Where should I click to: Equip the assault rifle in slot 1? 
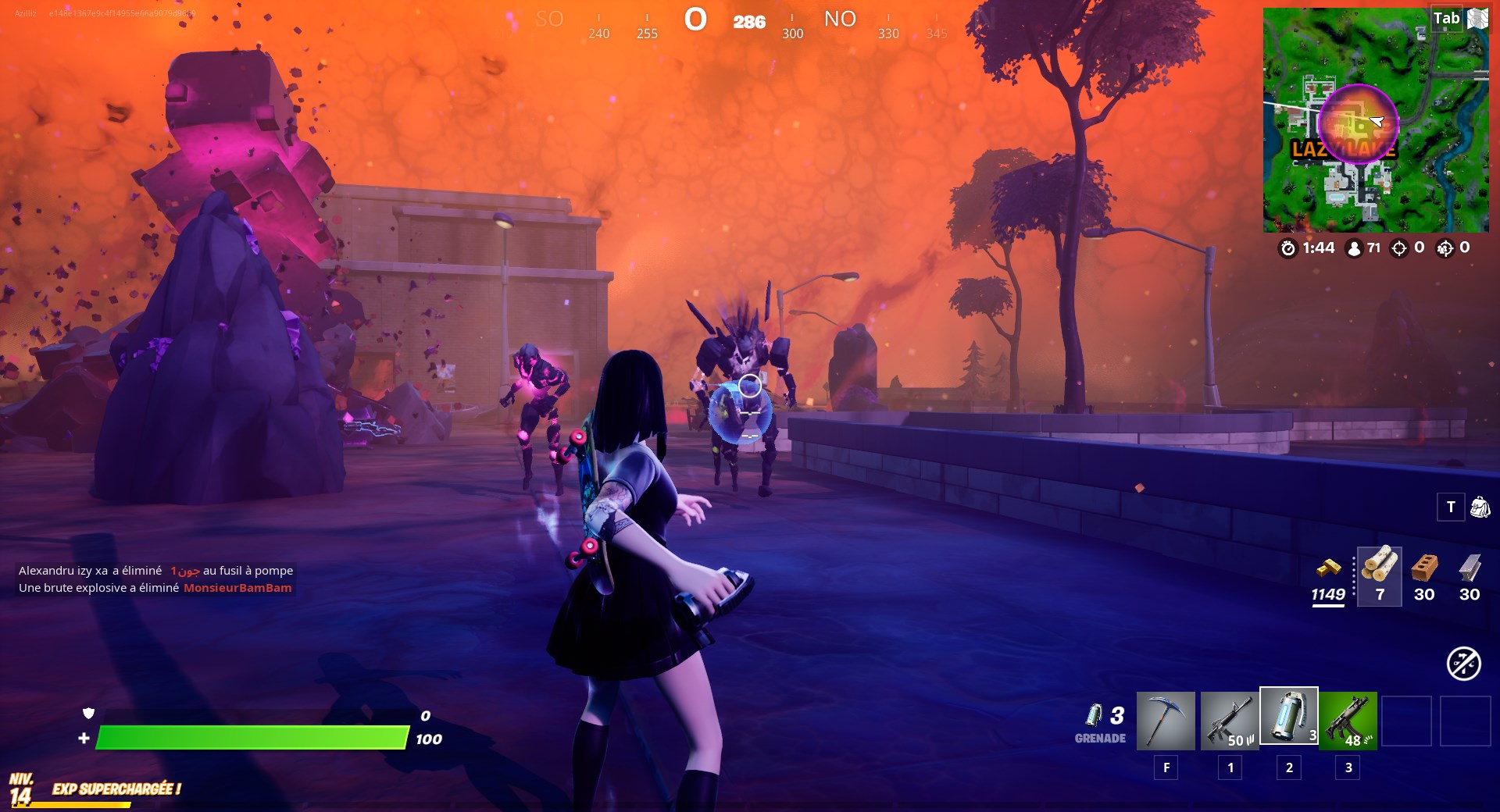click(1227, 719)
